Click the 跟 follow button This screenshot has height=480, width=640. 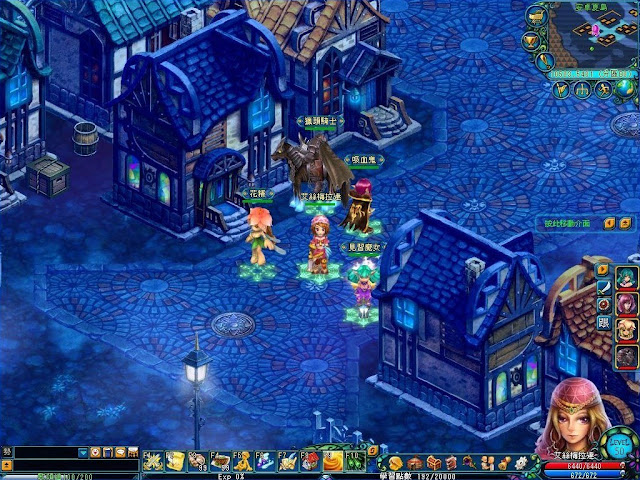click(x=603, y=321)
